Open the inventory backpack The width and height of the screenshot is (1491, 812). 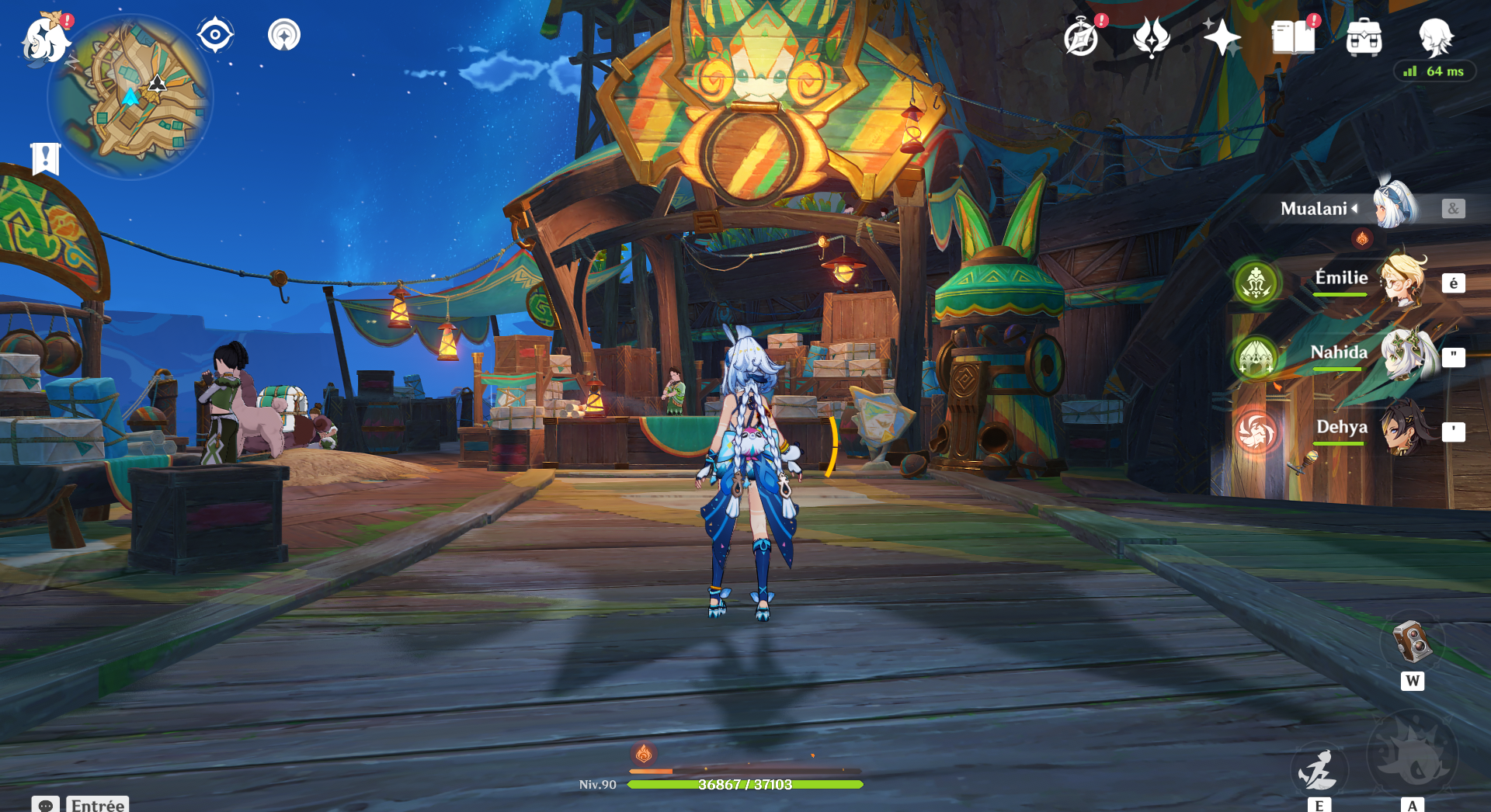click(1364, 37)
